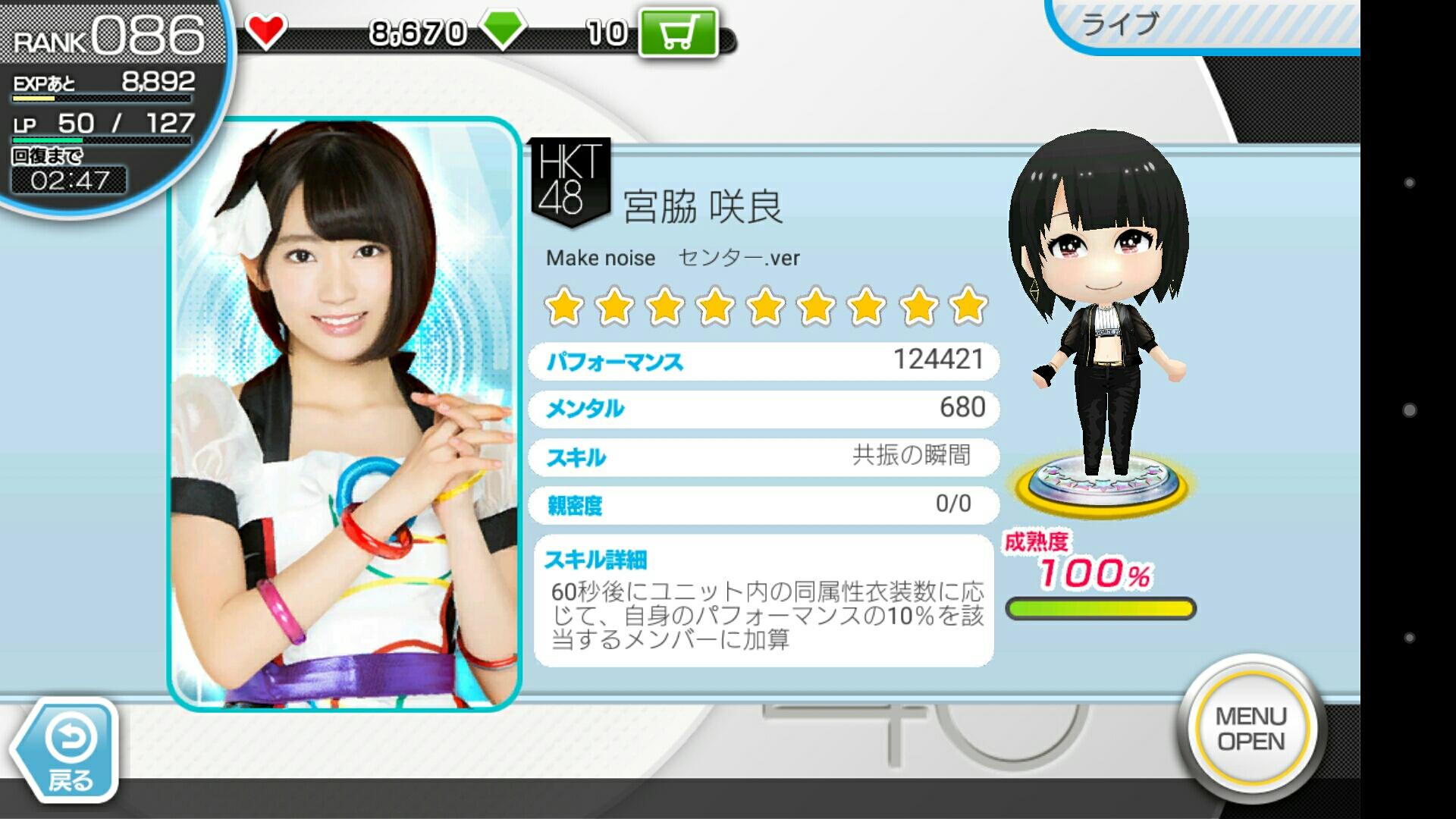This screenshot has height=819, width=1456.
Task: View the member card photo
Action: coord(345,413)
